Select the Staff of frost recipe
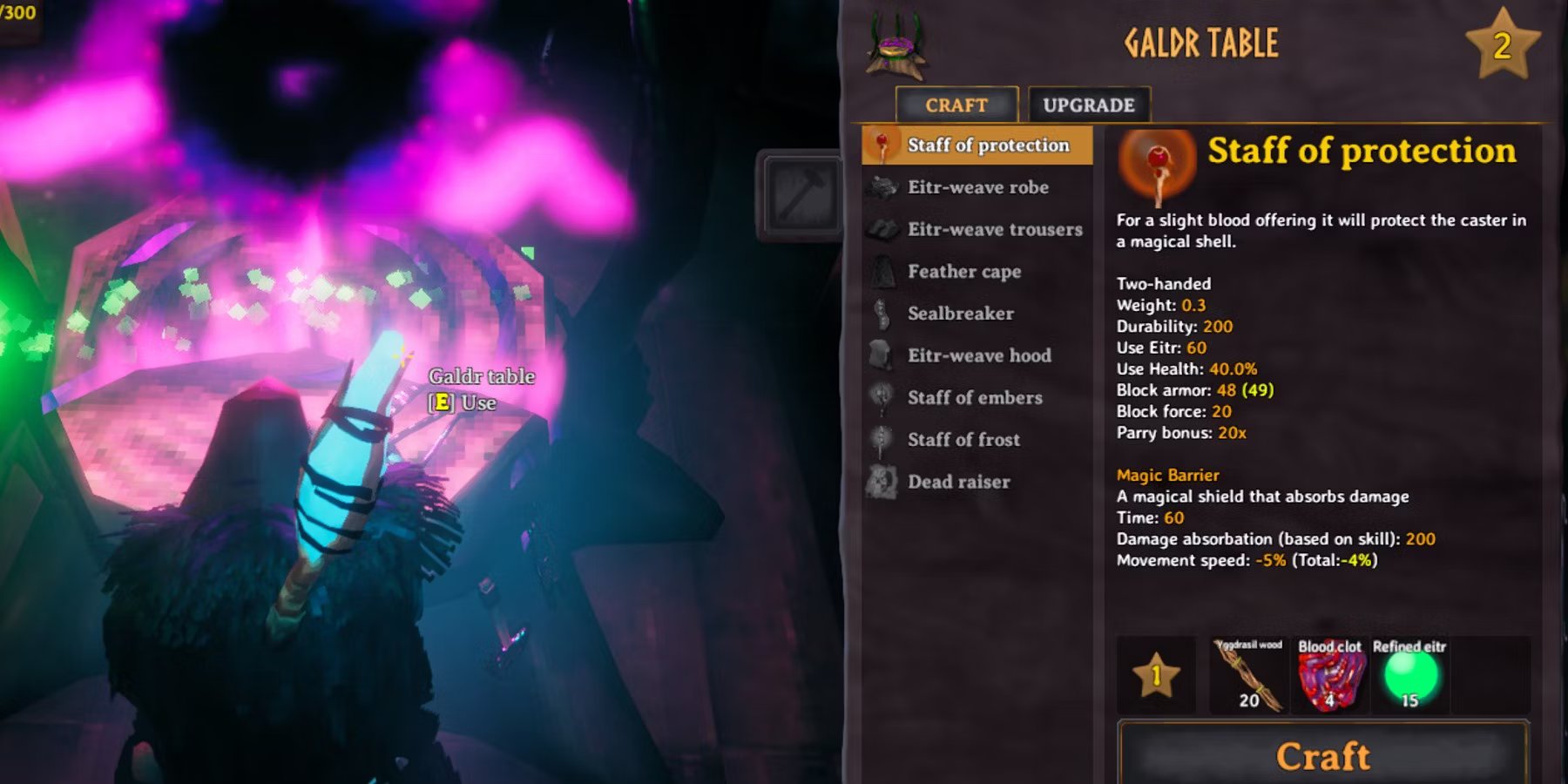 coord(964,439)
